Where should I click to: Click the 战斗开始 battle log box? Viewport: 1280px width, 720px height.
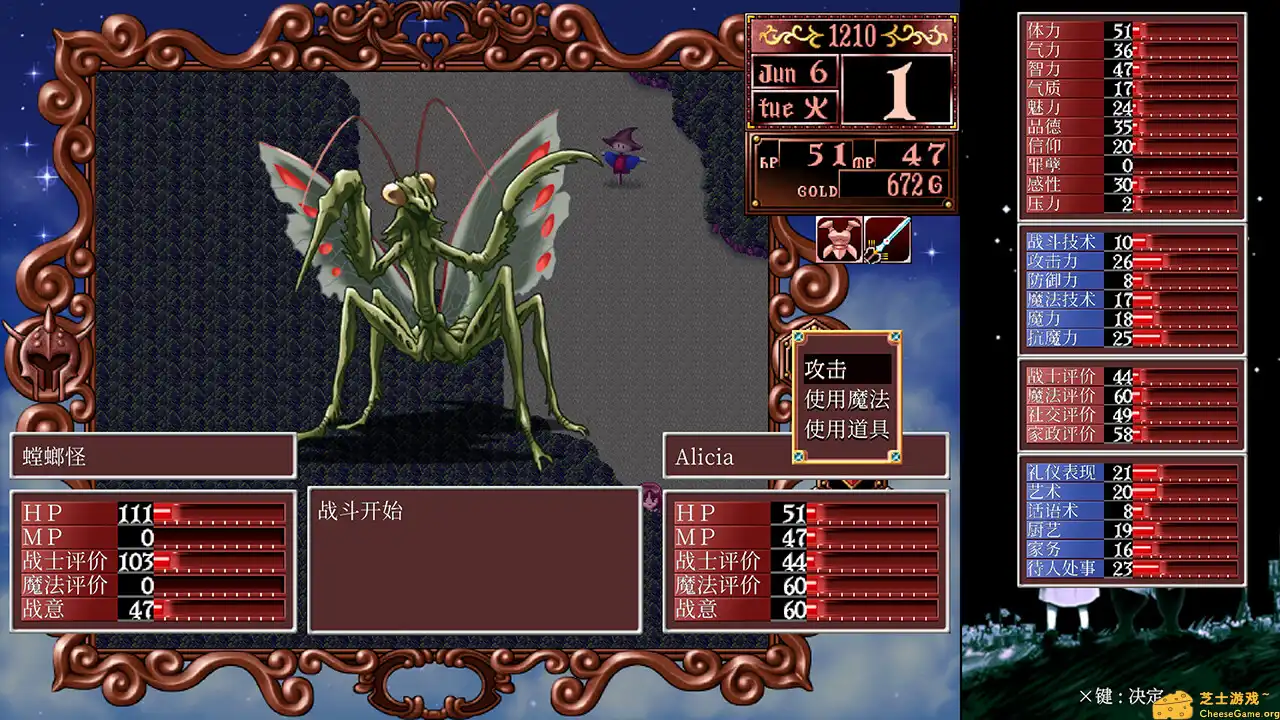pyautogui.click(x=474, y=560)
